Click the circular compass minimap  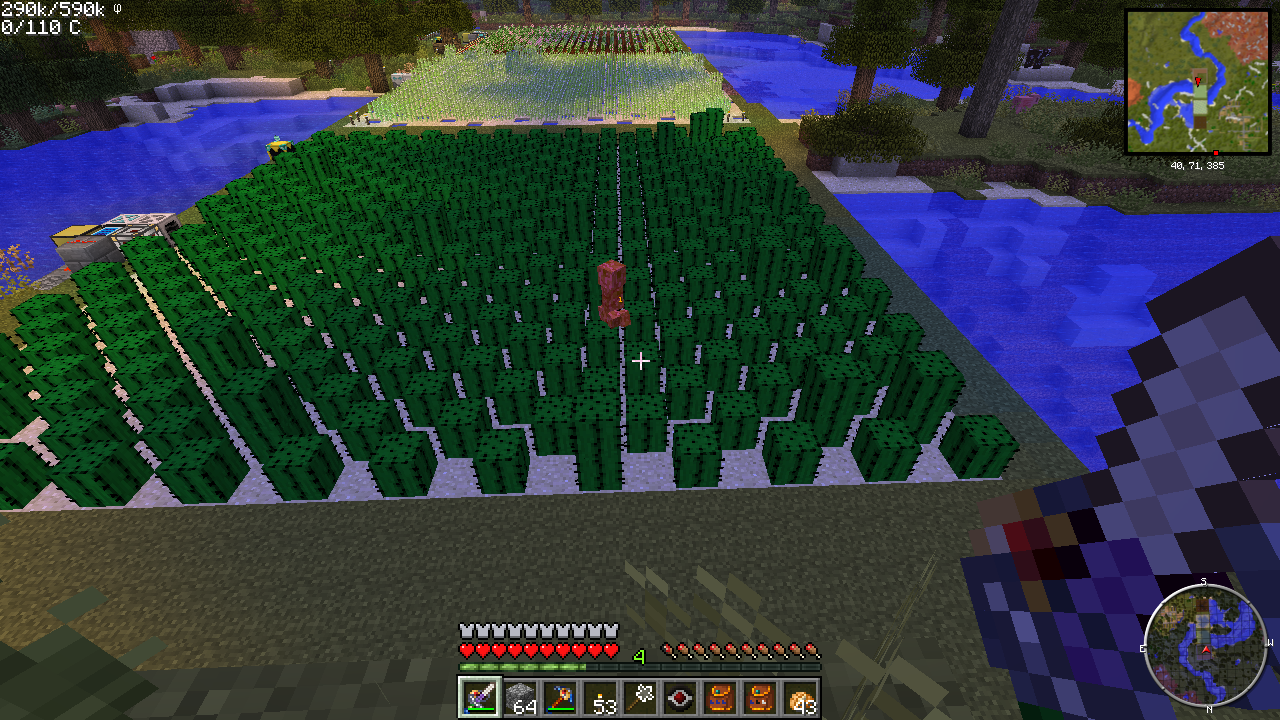(1206, 645)
